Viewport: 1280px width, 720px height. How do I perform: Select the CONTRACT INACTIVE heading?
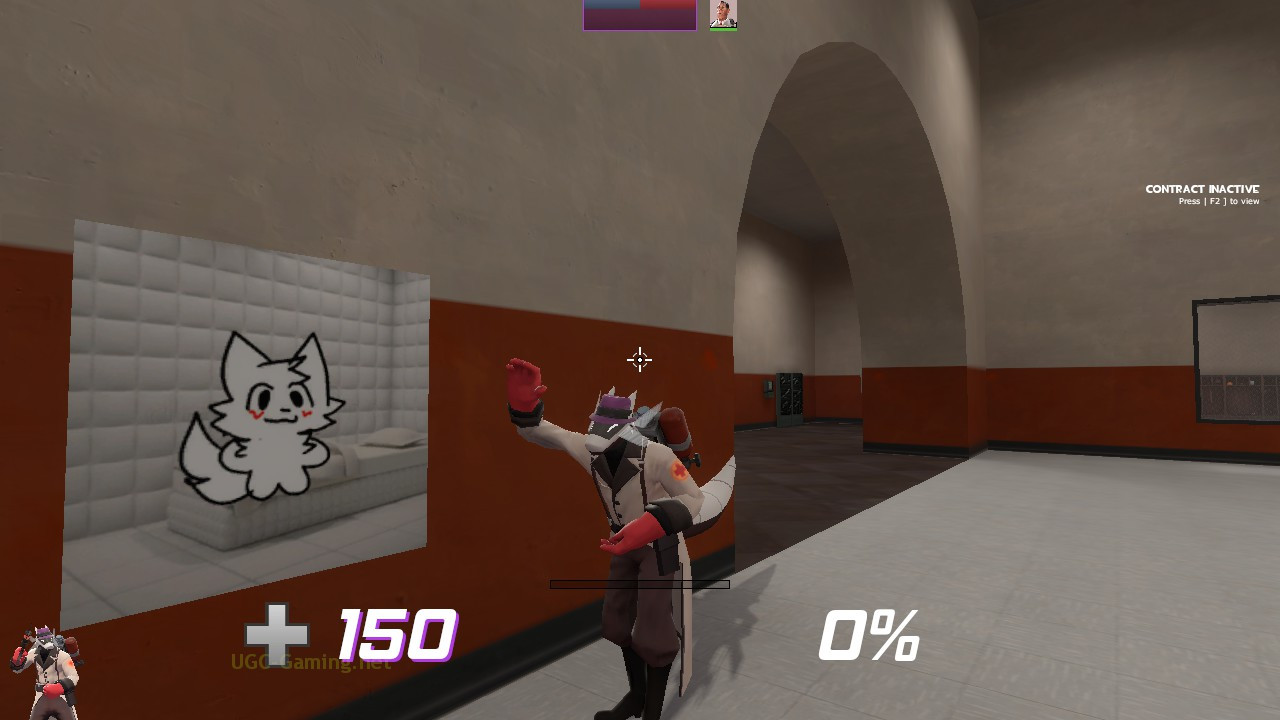pyautogui.click(x=1201, y=188)
